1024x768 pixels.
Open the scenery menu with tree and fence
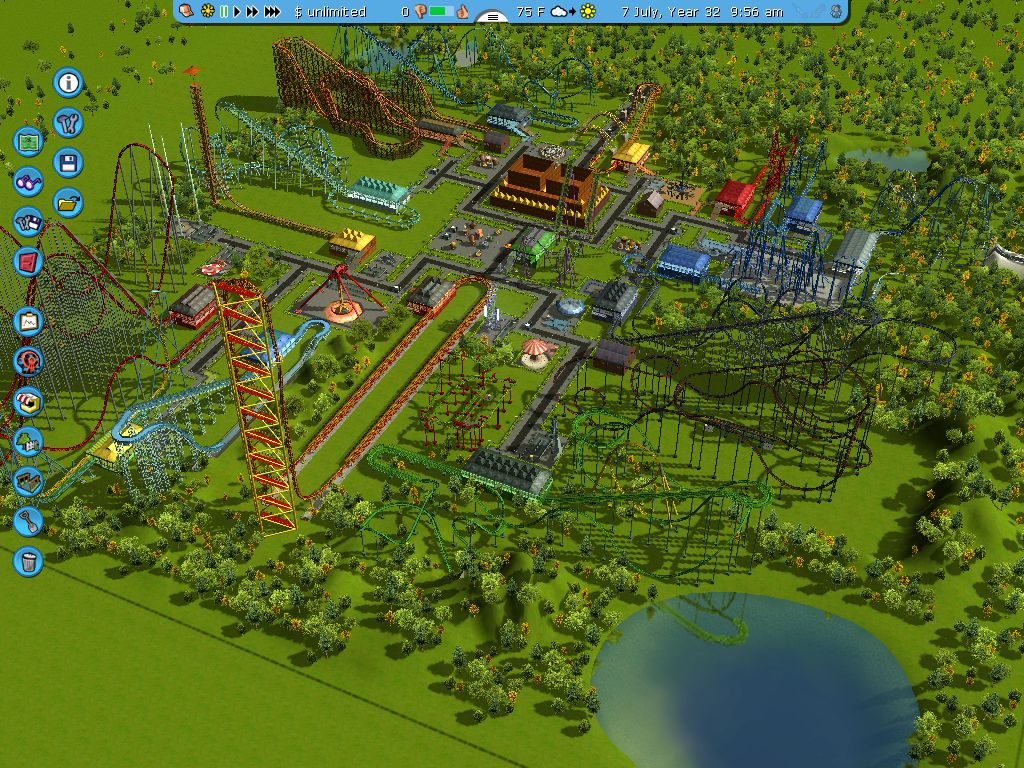[29, 441]
